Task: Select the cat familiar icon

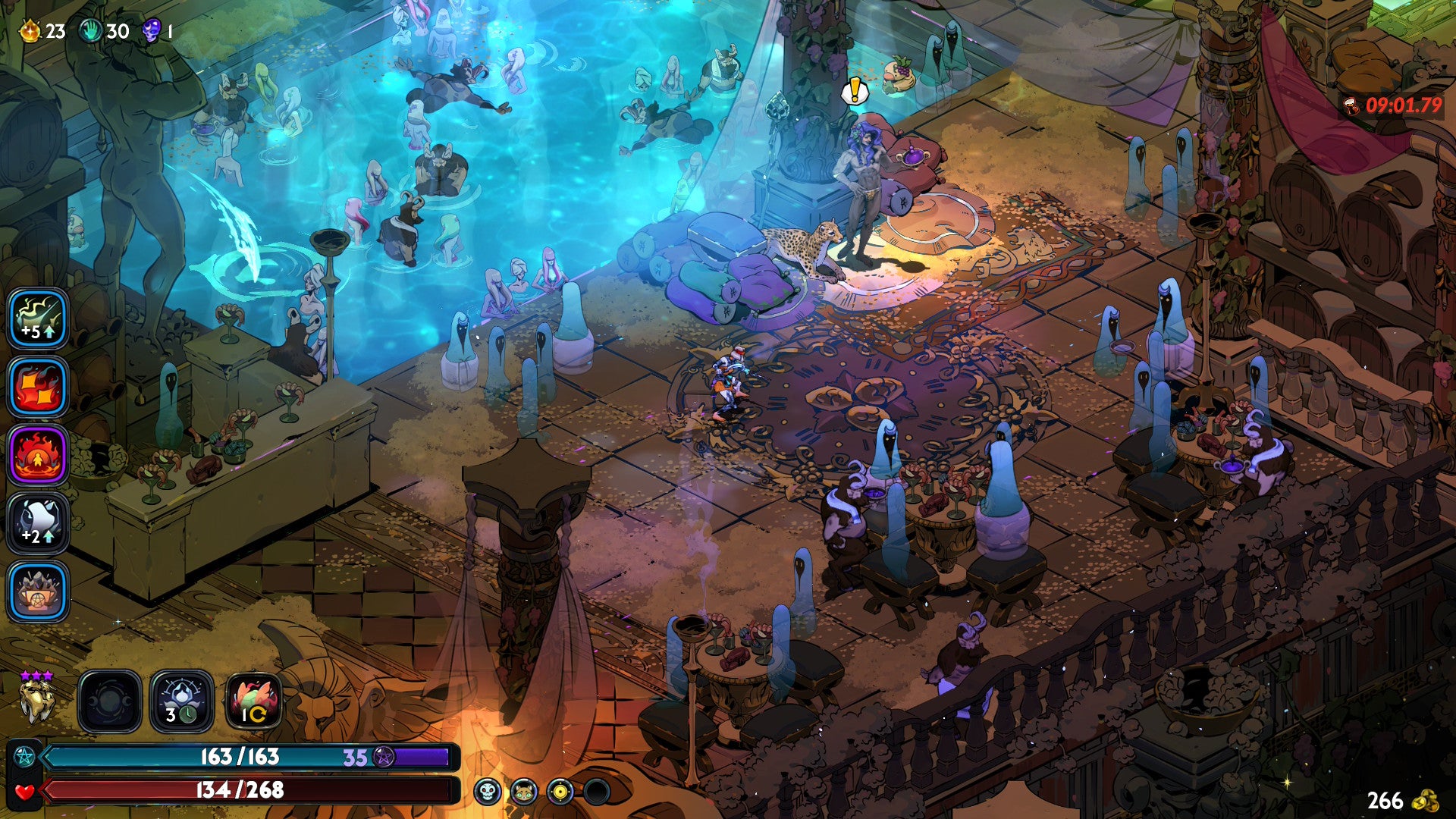Action: (x=523, y=792)
